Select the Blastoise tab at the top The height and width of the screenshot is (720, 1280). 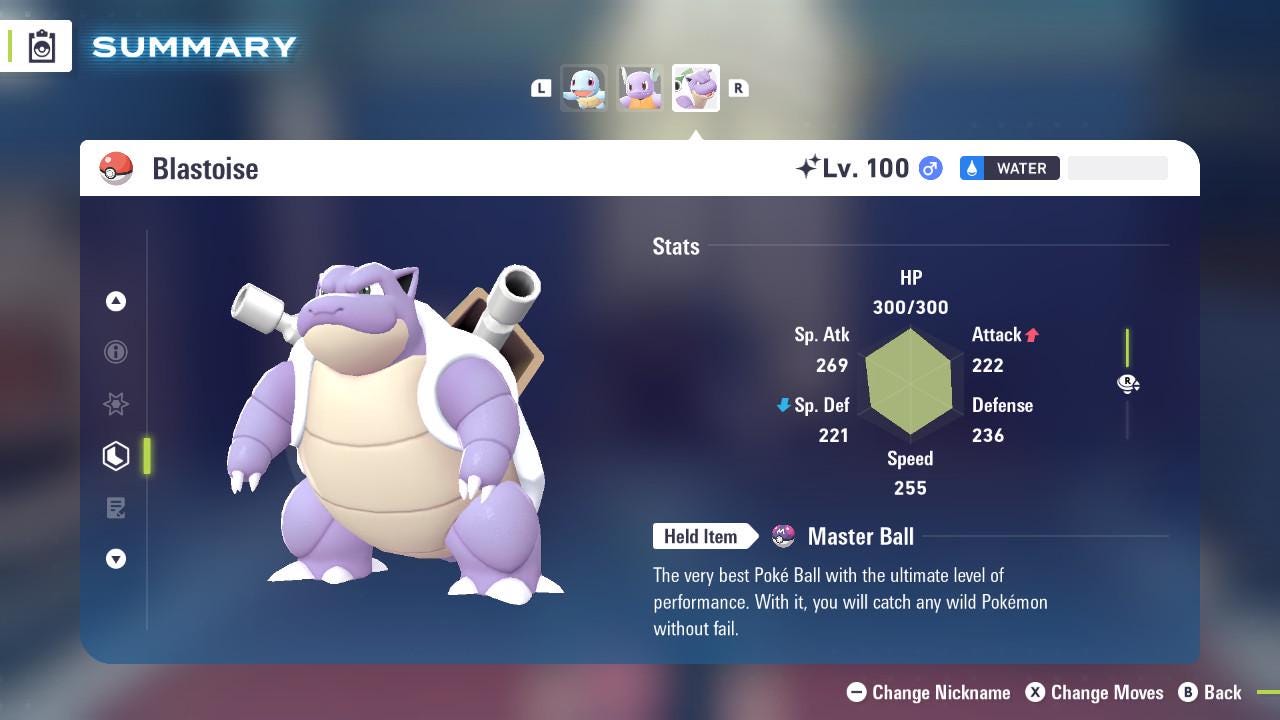(696, 88)
